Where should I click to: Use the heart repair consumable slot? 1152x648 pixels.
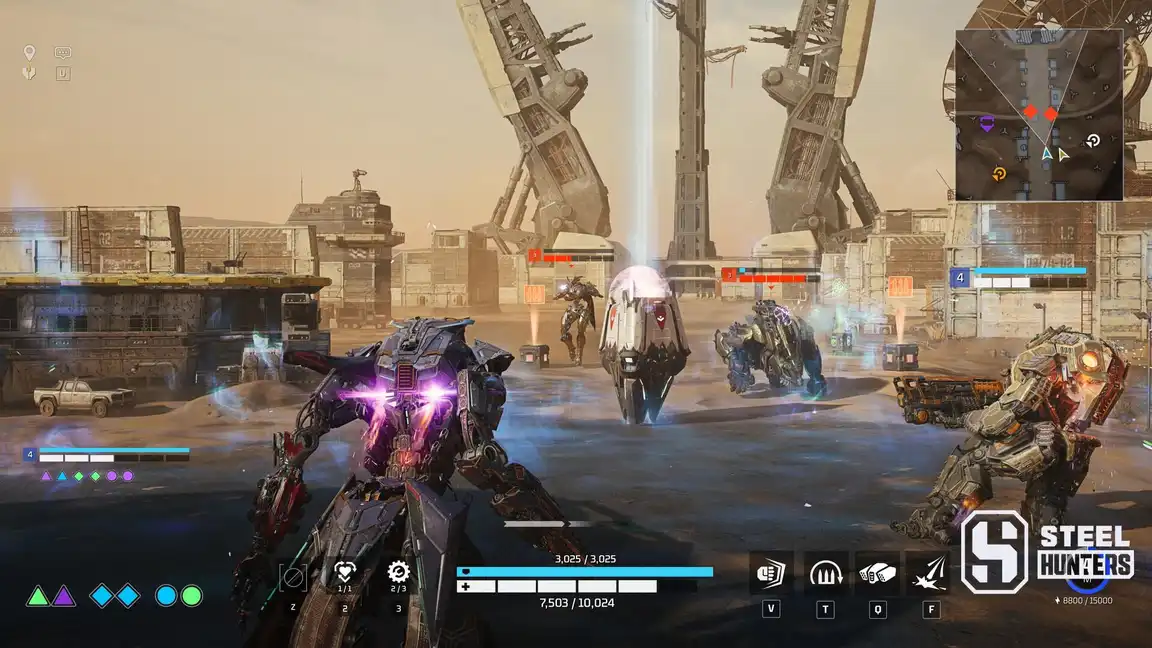[345, 573]
